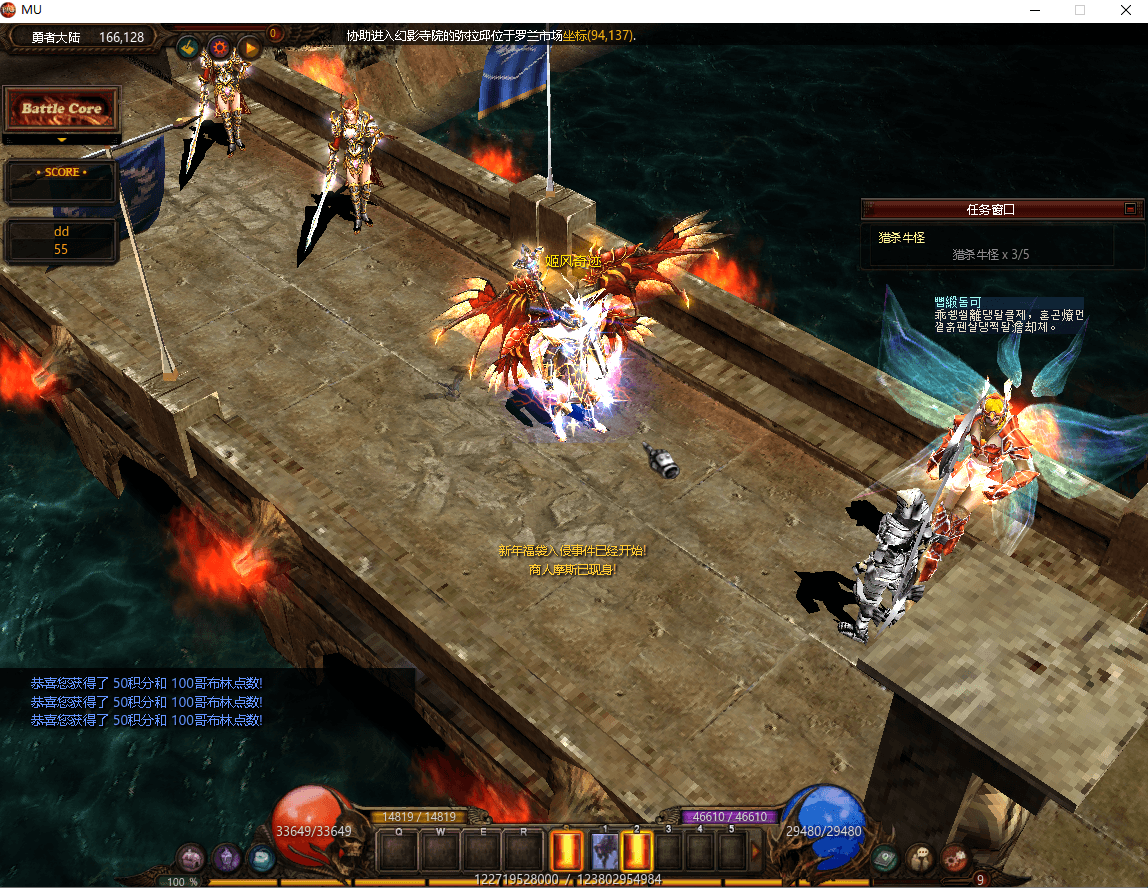1148x888 pixels.
Task: Open the green book icon near mana orb
Action: point(886,857)
